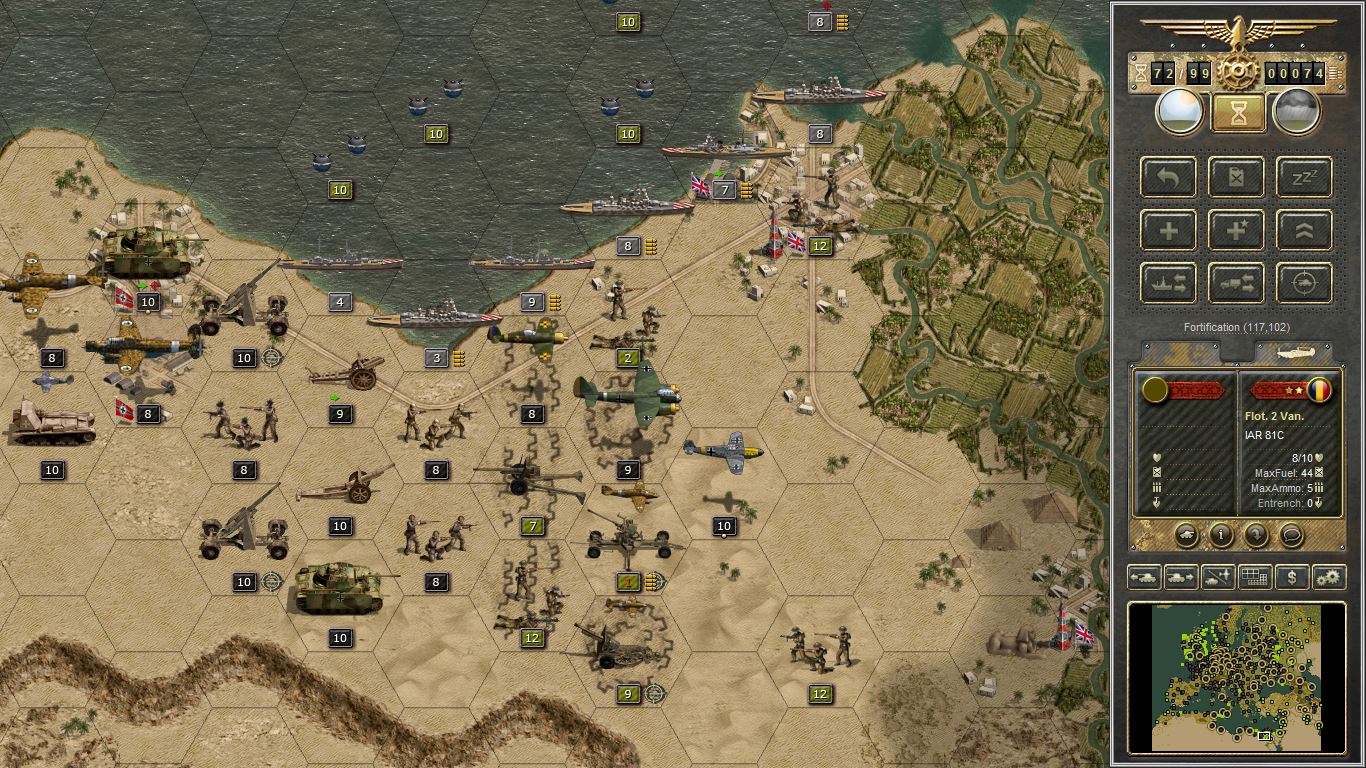Toggle the tank crosshair targeting mode
The height and width of the screenshot is (768, 1366).
pyautogui.click(x=1304, y=283)
